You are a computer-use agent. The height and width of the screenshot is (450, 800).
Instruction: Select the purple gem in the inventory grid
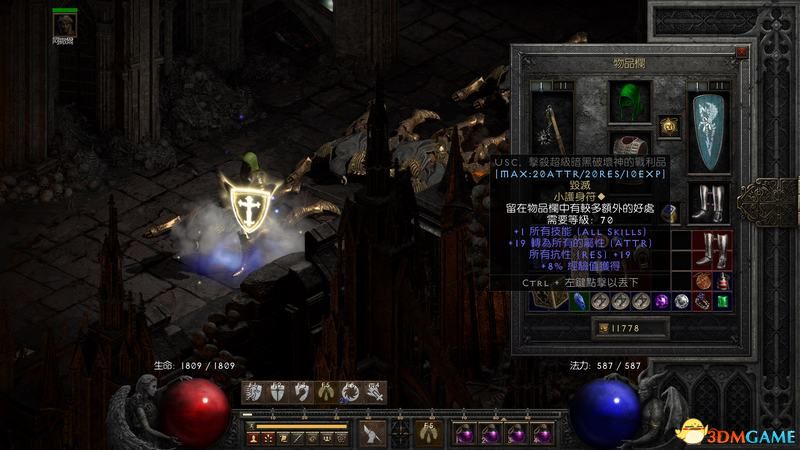click(x=661, y=300)
